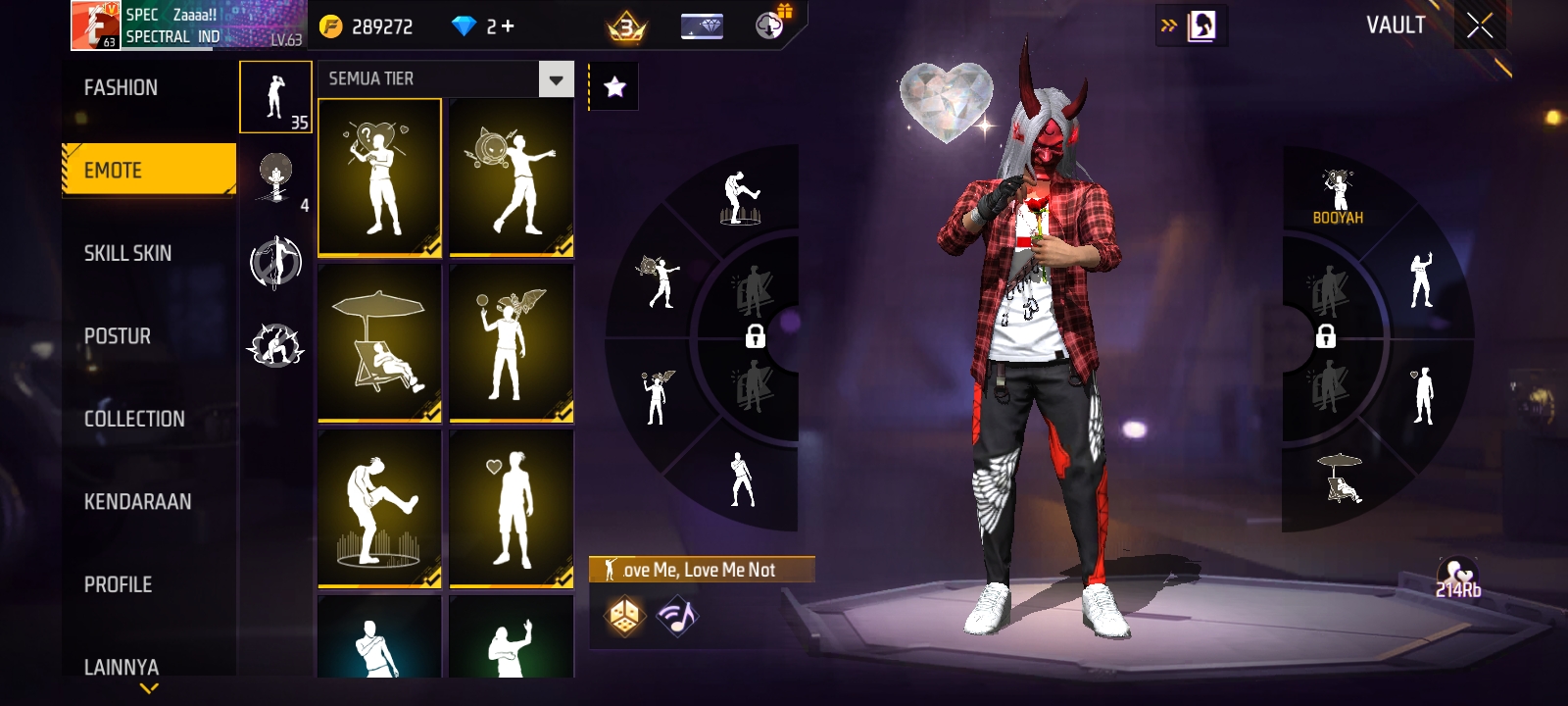
Task: Close the Vault screen
Action: [x=1479, y=26]
